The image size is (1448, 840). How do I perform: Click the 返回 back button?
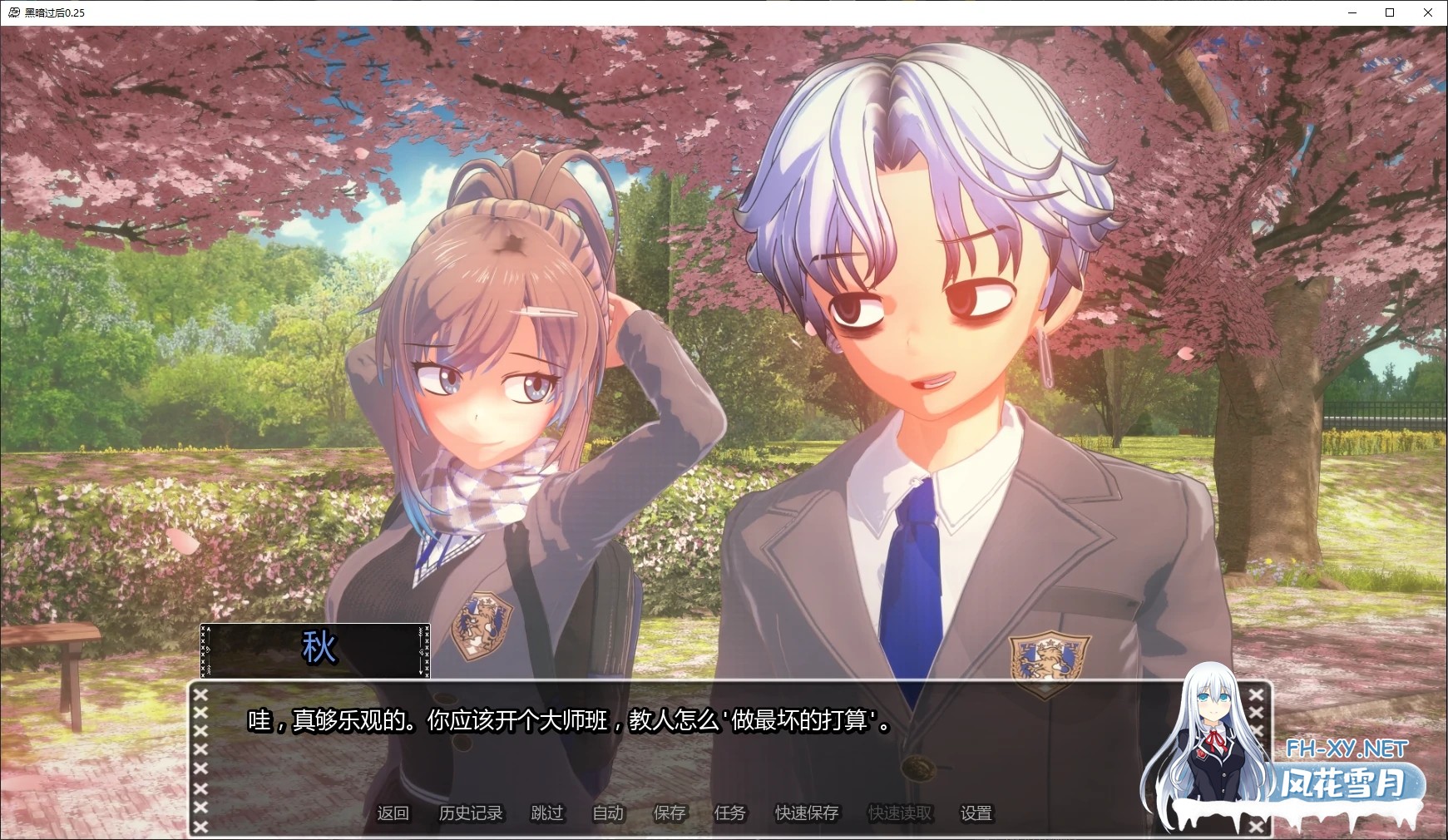point(393,814)
